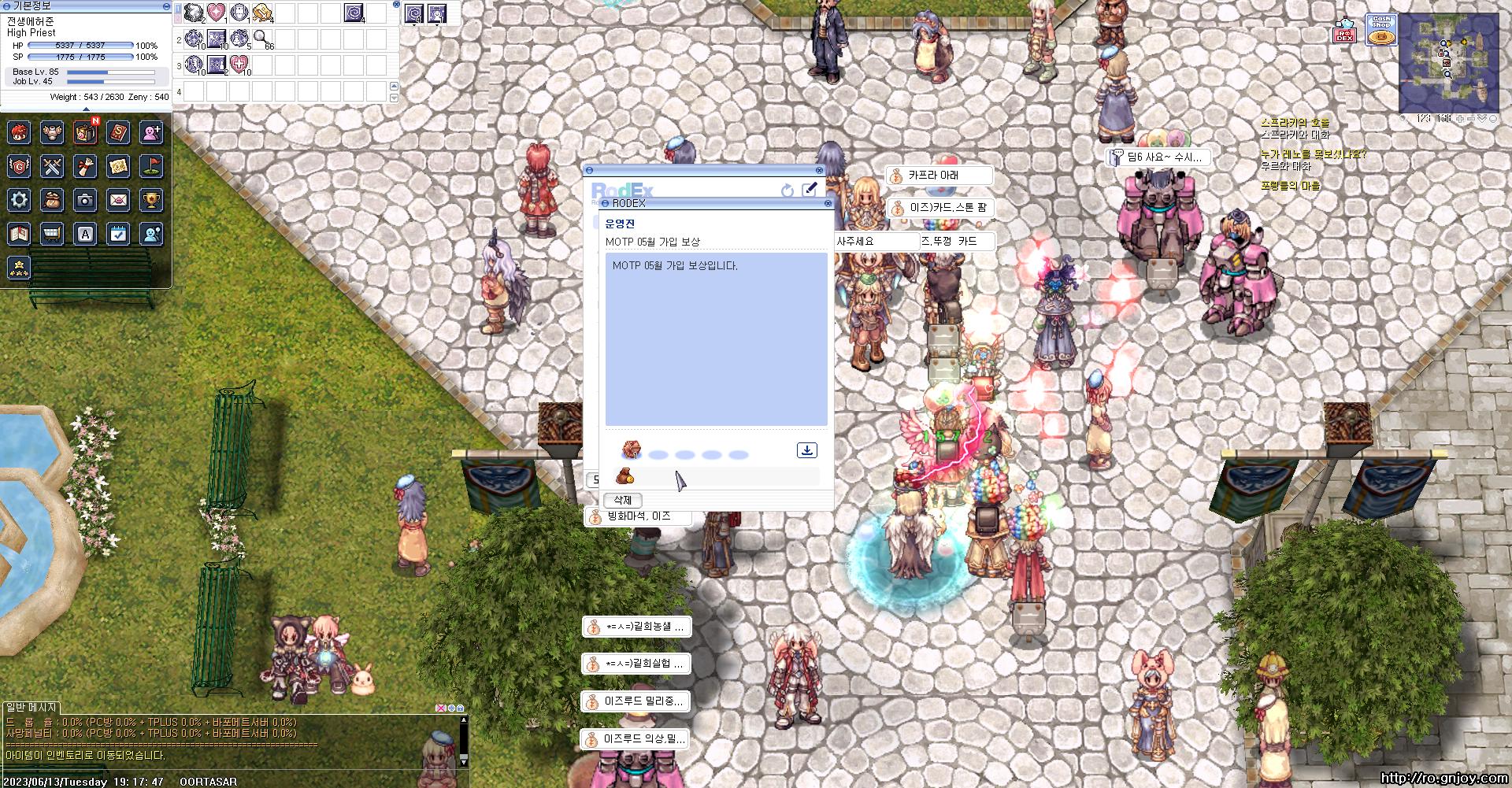The height and width of the screenshot is (788, 1512).
Task: Click the 삭제 delete button in the RODEX mail
Action: coord(623,500)
